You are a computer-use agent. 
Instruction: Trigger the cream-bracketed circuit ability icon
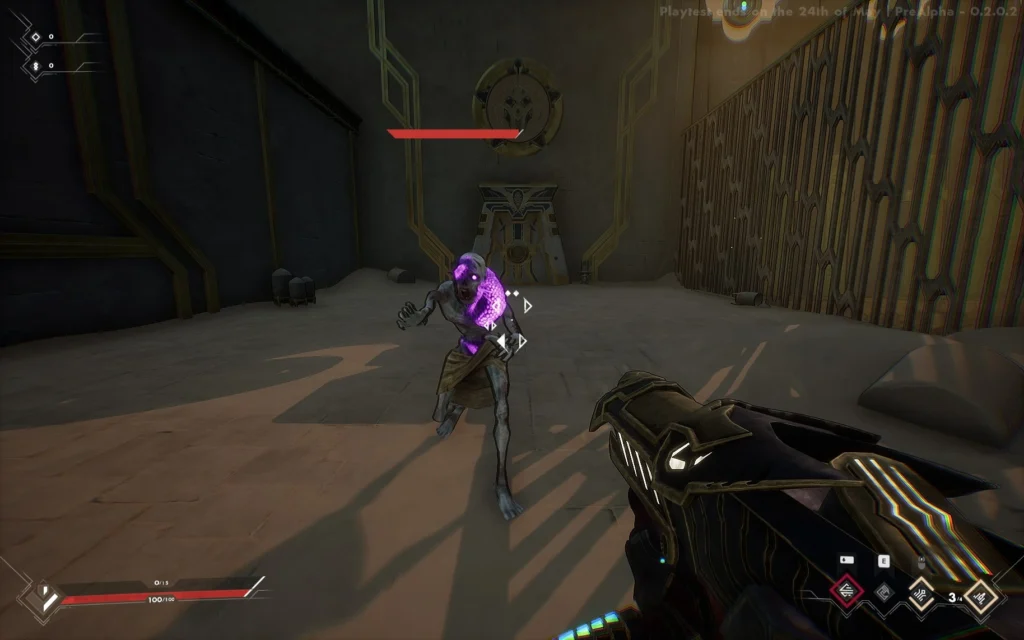[x=920, y=593]
